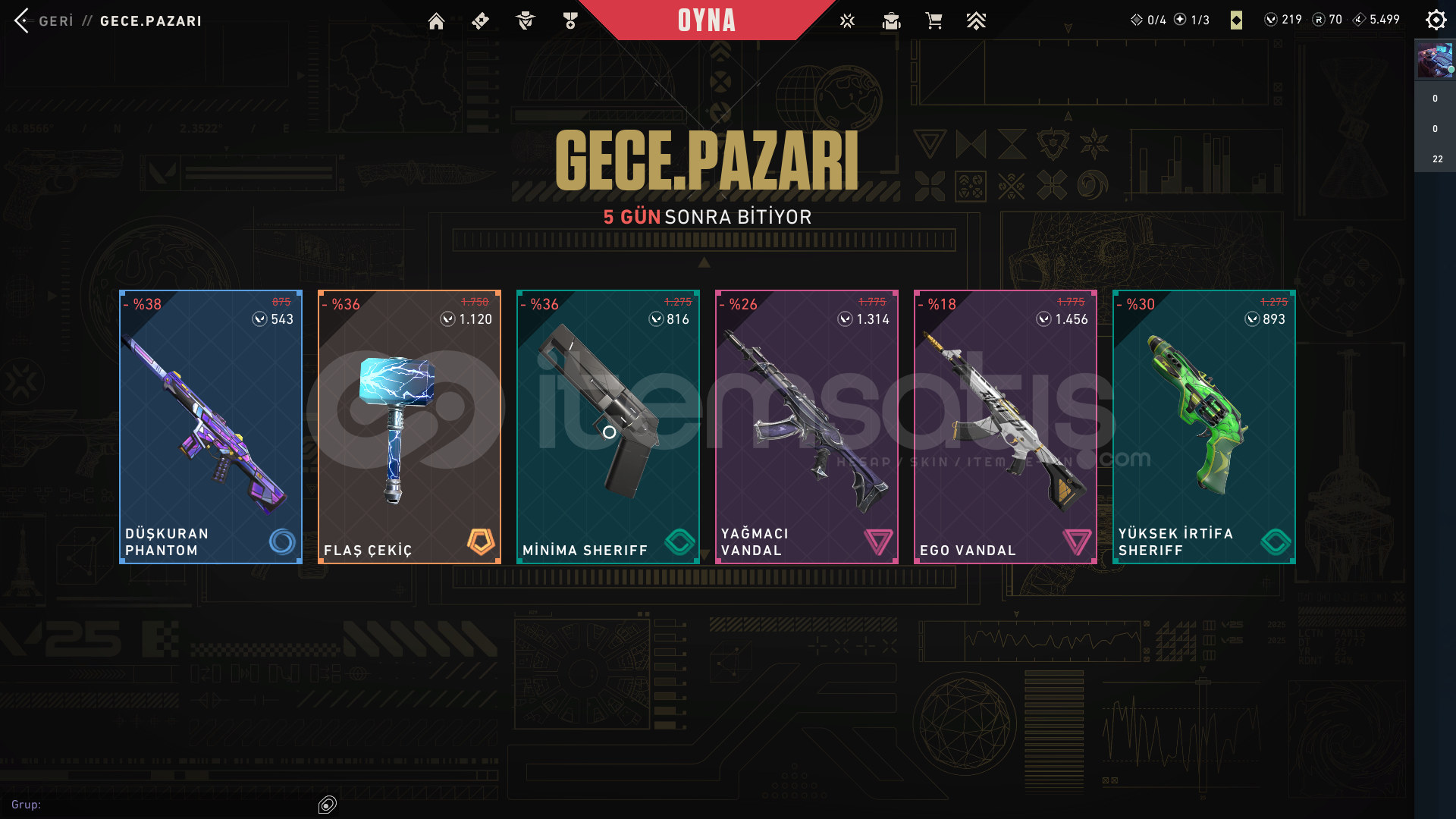Open the agents icon with hat
Viewport: 1456px width, 819px height.
pos(525,21)
